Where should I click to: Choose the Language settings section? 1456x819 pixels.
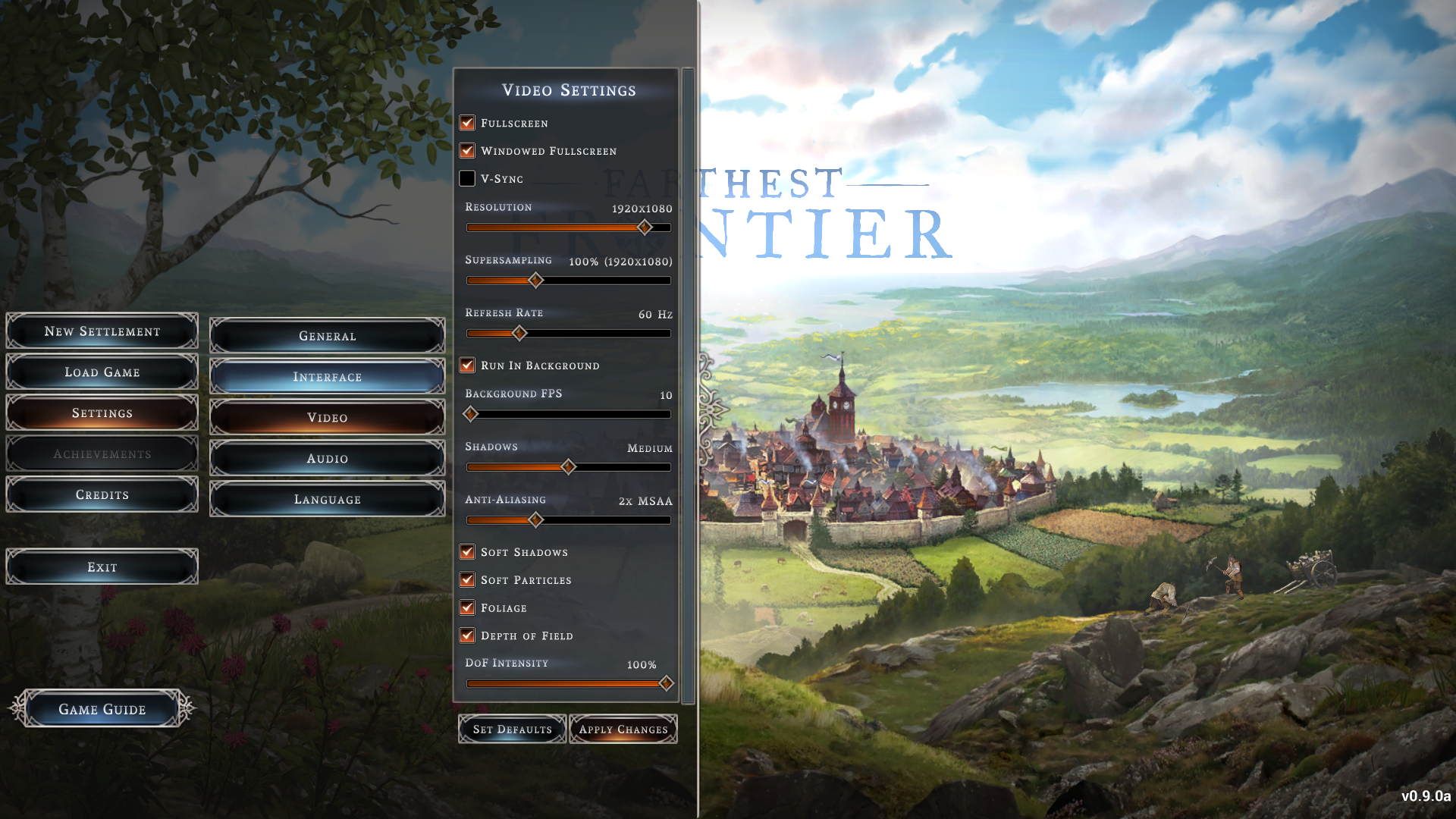pos(327,500)
